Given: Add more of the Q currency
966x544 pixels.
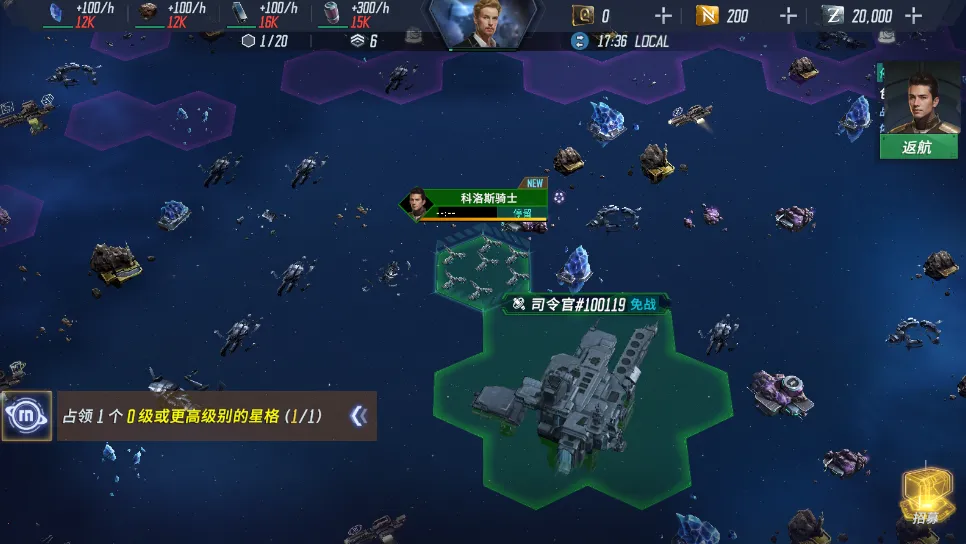Looking at the screenshot, I should tap(662, 15).
